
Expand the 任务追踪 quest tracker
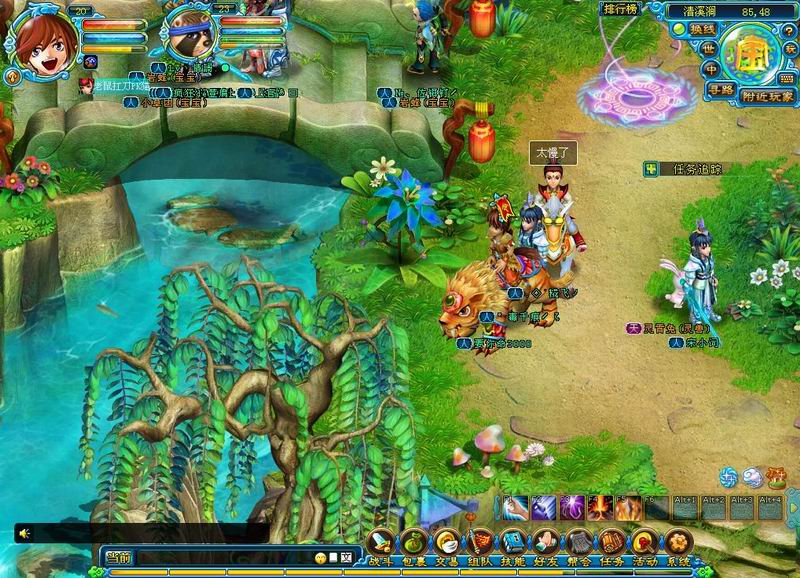[653, 170]
